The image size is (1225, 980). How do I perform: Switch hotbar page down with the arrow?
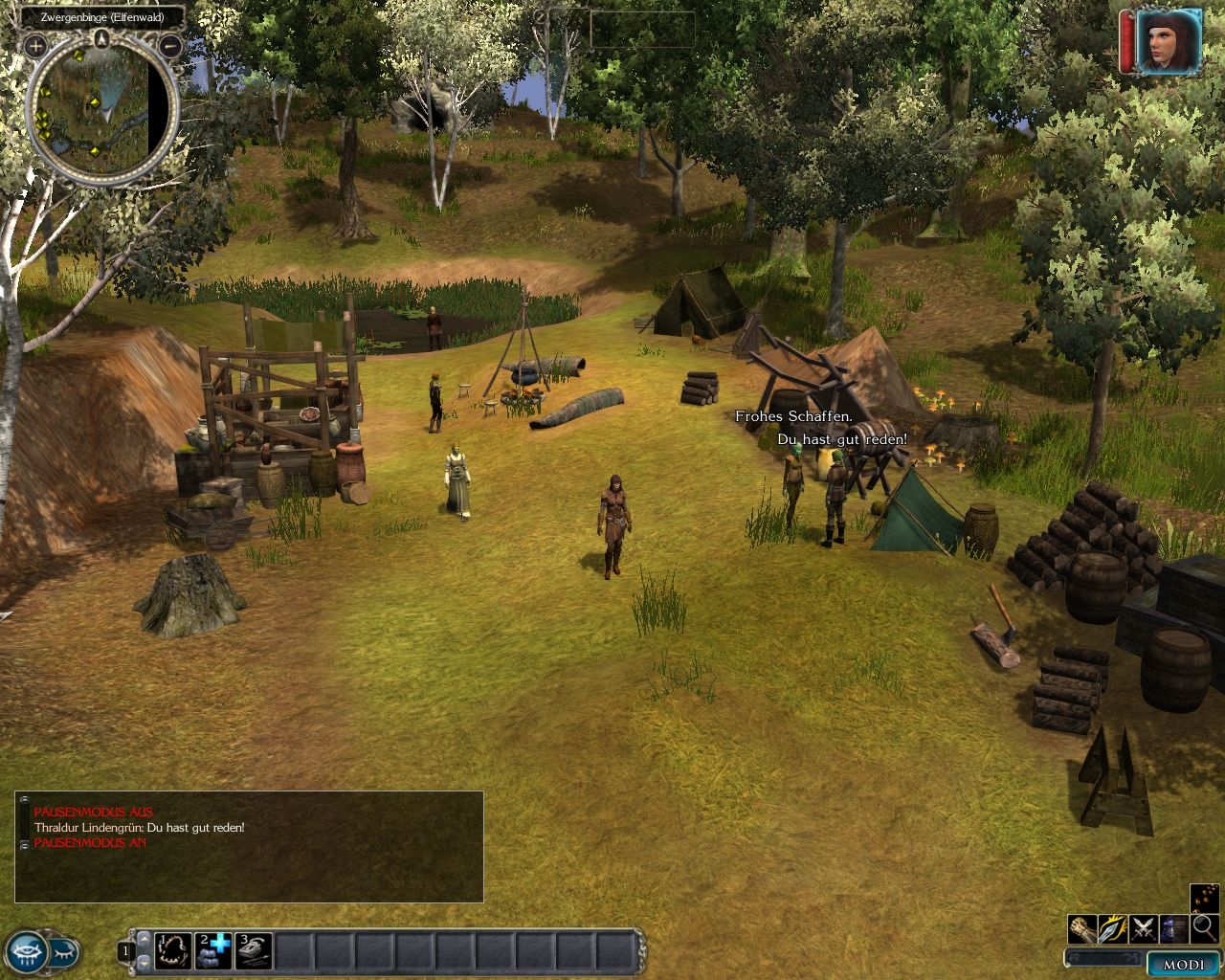pyautogui.click(x=145, y=962)
